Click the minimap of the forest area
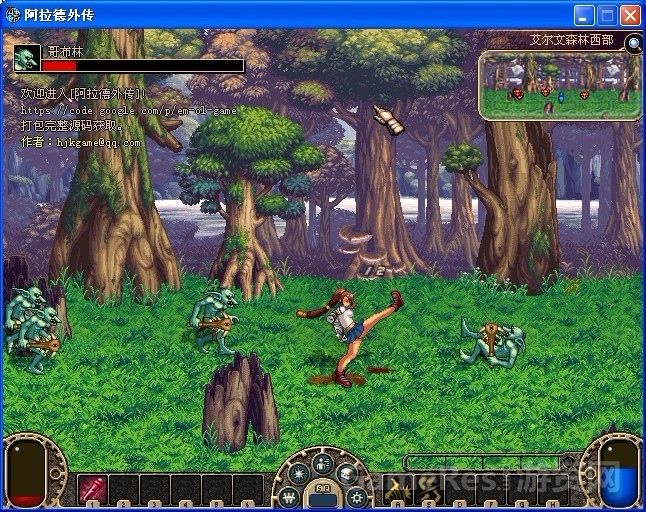The width and height of the screenshot is (646, 512). click(558, 85)
